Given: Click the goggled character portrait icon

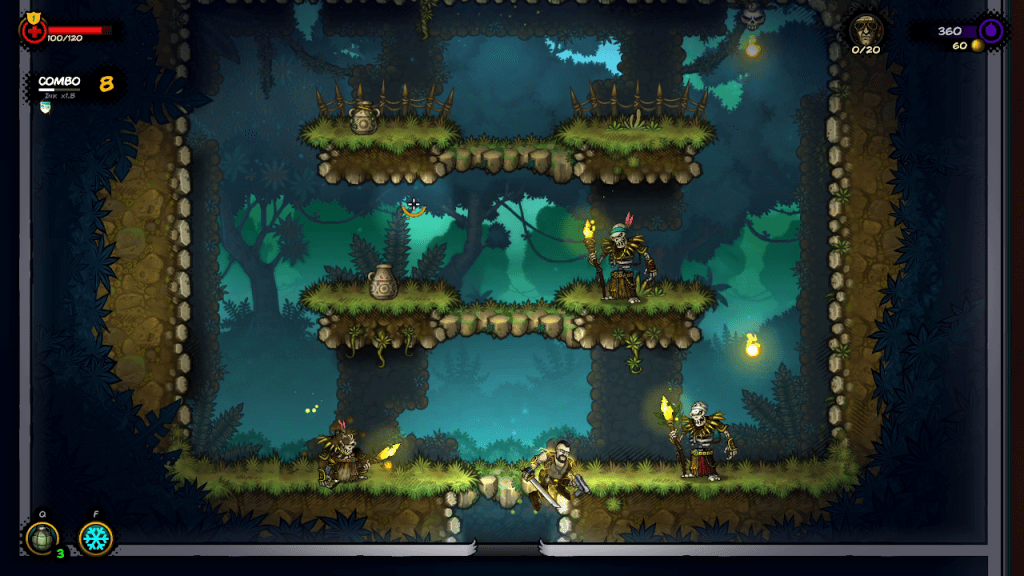Looking at the screenshot, I should tap(865, 29).
